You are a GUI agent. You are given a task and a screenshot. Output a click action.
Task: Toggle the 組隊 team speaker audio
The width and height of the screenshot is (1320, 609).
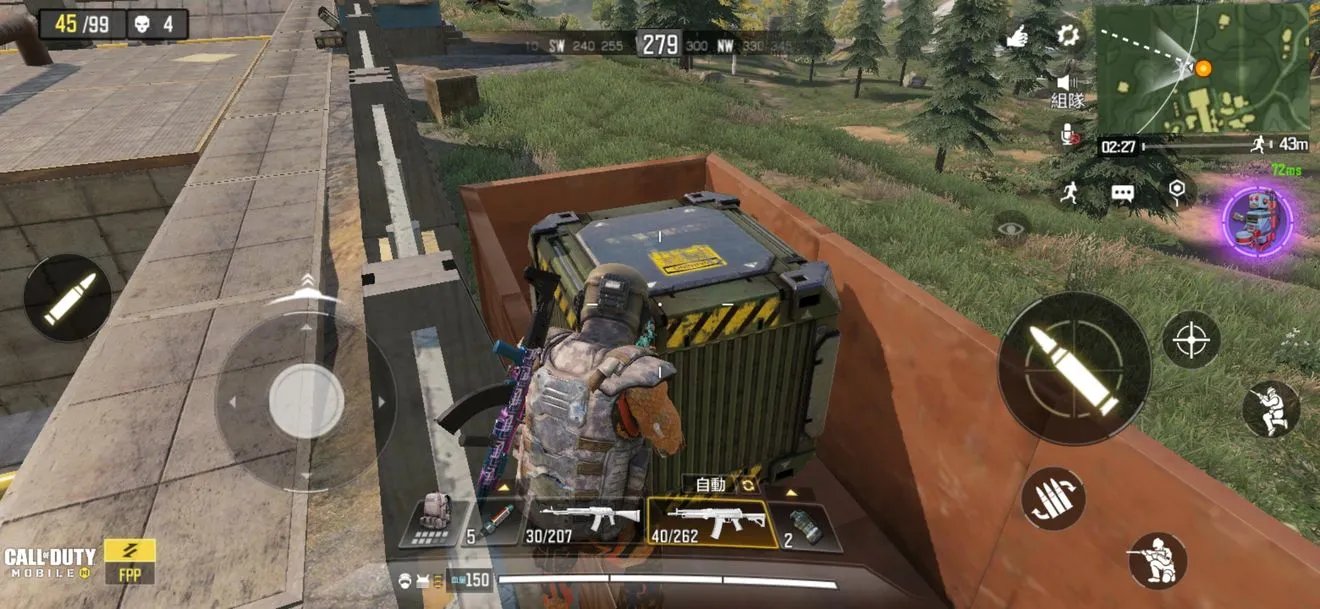(x=1067, y=90)
